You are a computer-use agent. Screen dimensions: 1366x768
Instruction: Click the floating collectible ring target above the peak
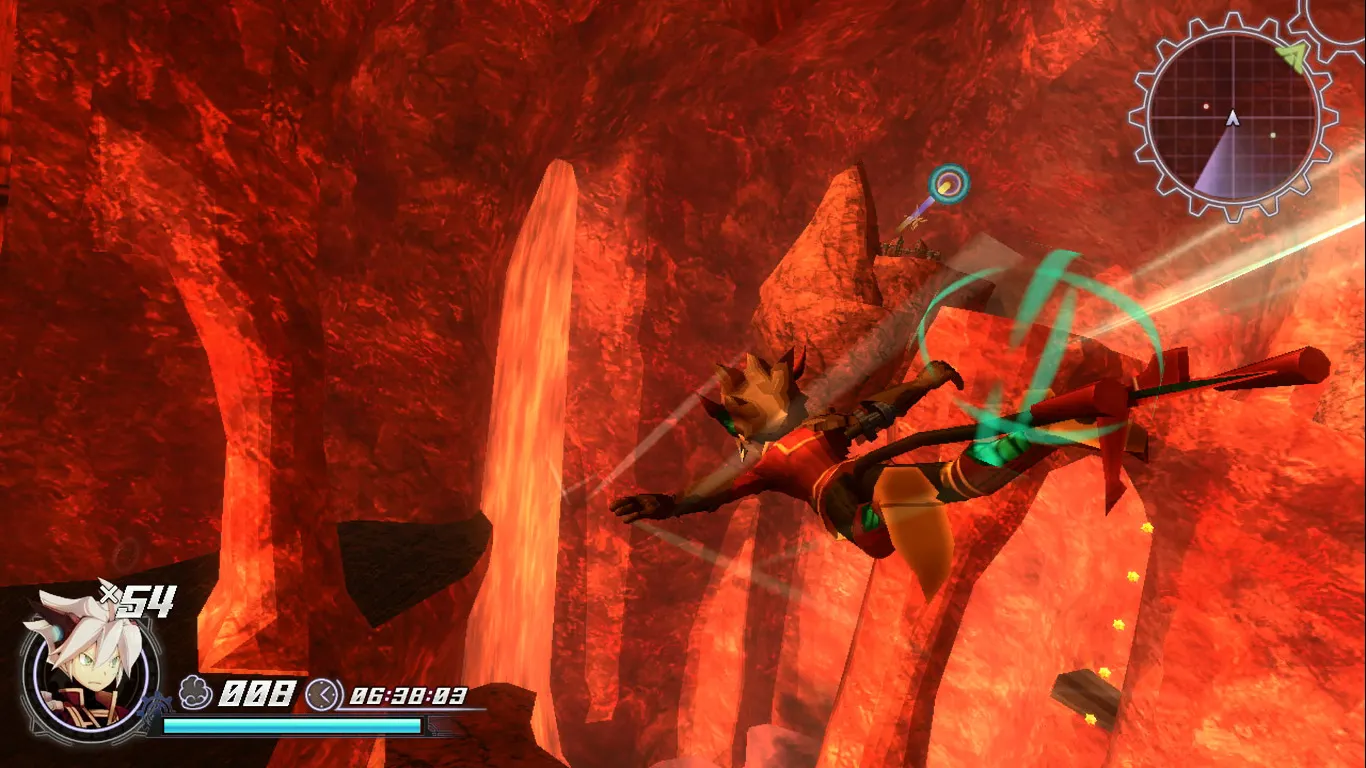pyautogui.click(x=947, y=182)
